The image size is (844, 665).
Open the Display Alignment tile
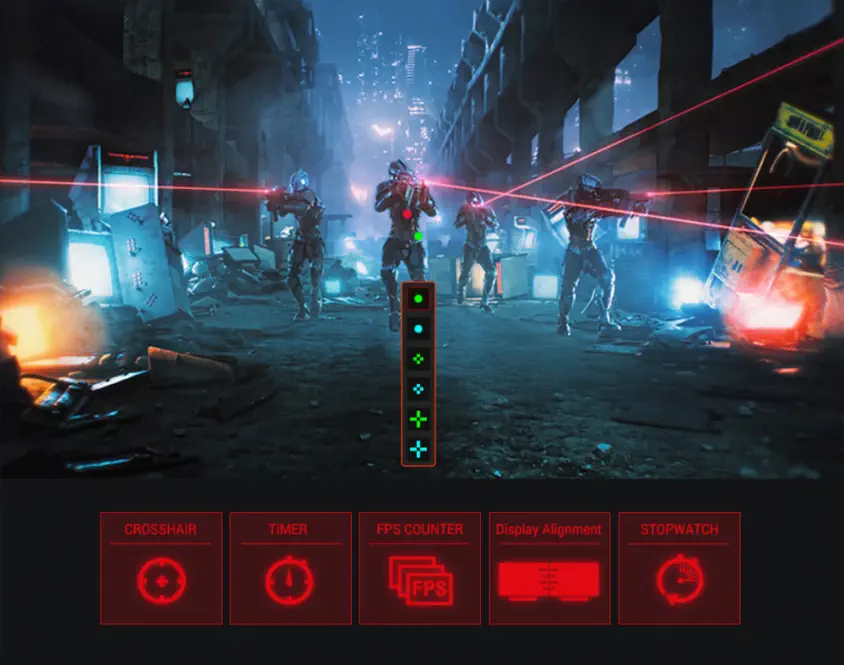(549, 568)
